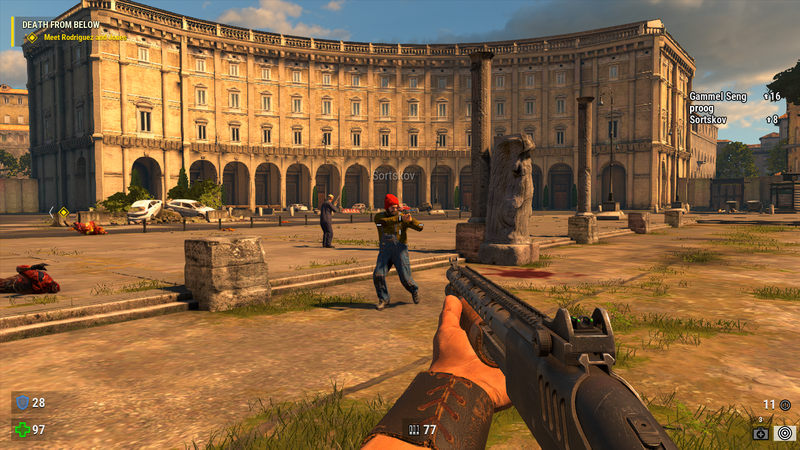The height and width of the screenshot is (450, 800).
Task: Choose Sortskov in the player list
Action: pos(708,119)
